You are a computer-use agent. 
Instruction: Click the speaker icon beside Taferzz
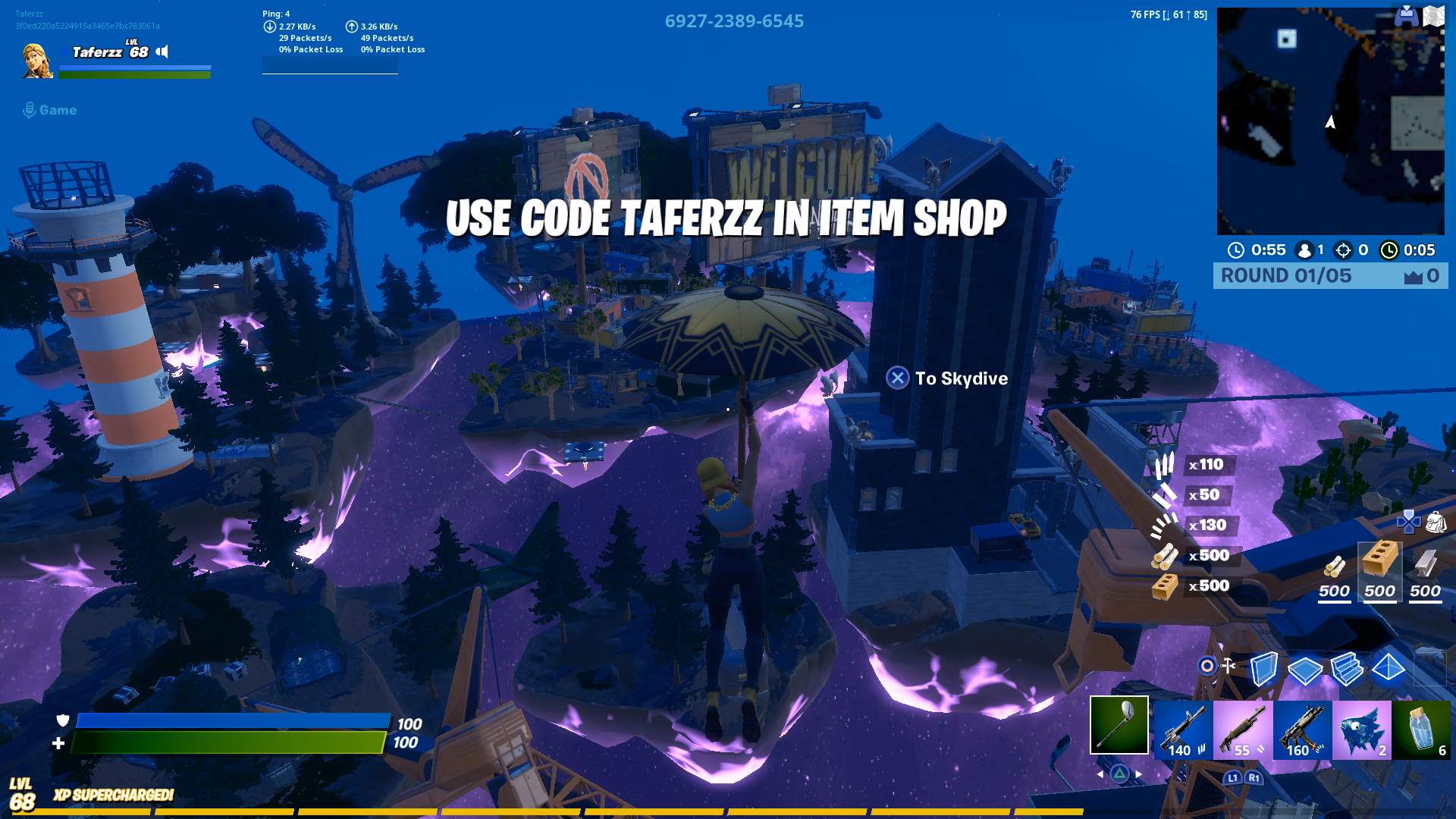coord(162,52)
